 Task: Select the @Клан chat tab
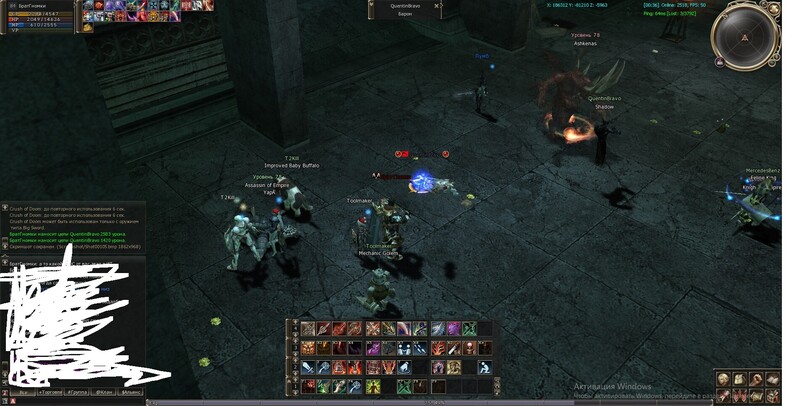pyautogui.click(x=105, y=394)
